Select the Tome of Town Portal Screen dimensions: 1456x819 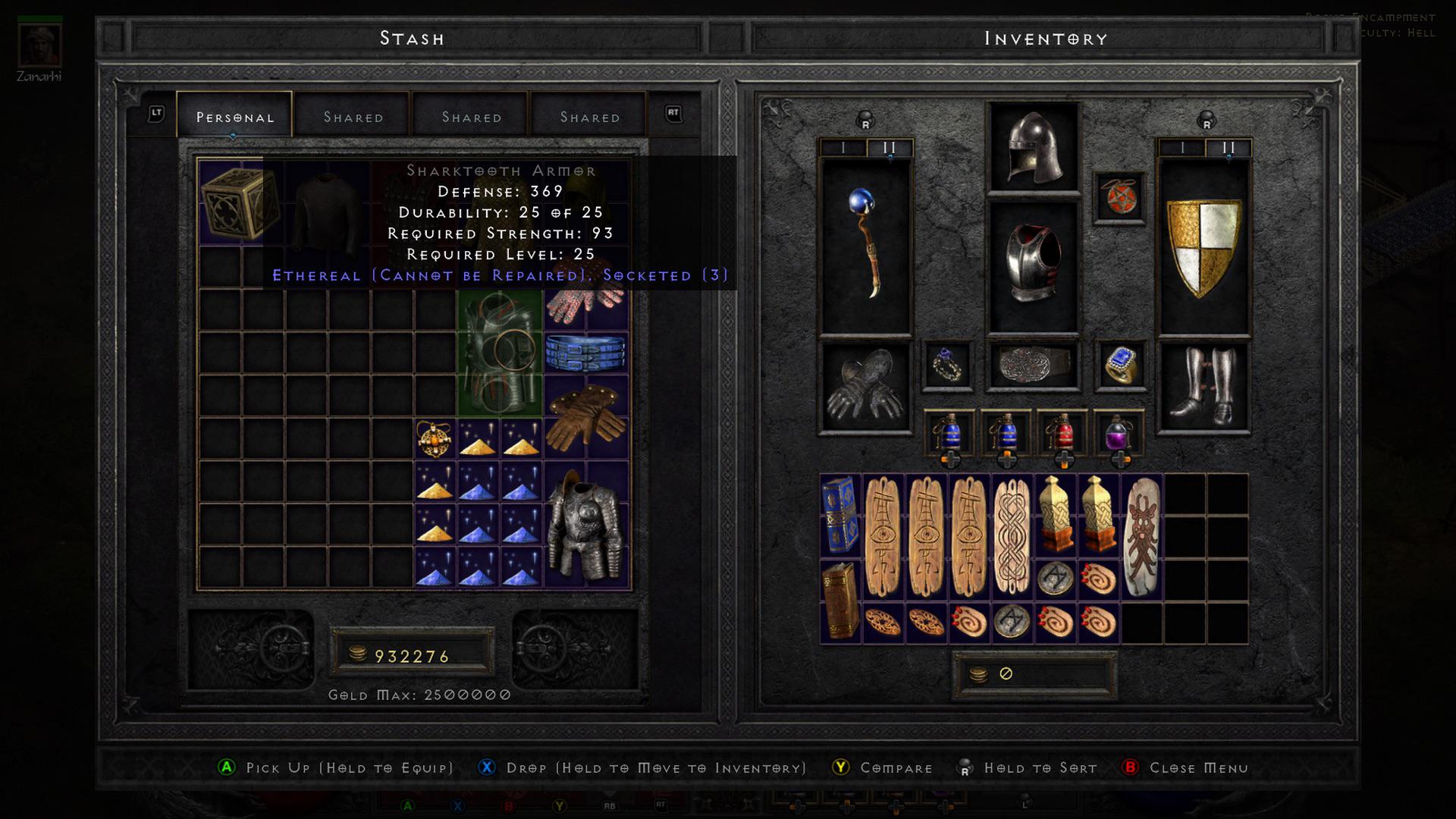(x=839, y=516)
